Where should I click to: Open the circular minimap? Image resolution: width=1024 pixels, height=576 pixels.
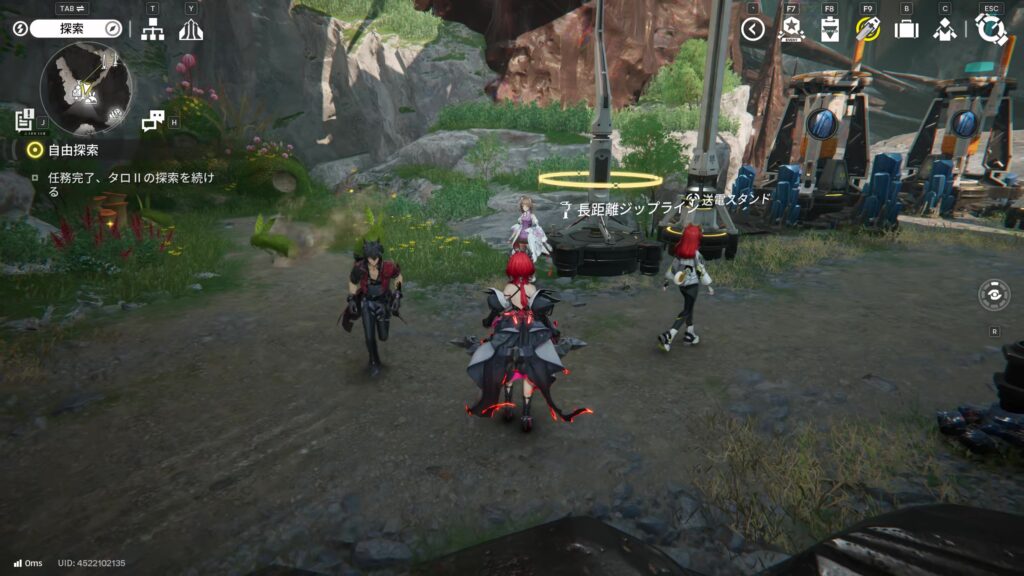[86, 89]
